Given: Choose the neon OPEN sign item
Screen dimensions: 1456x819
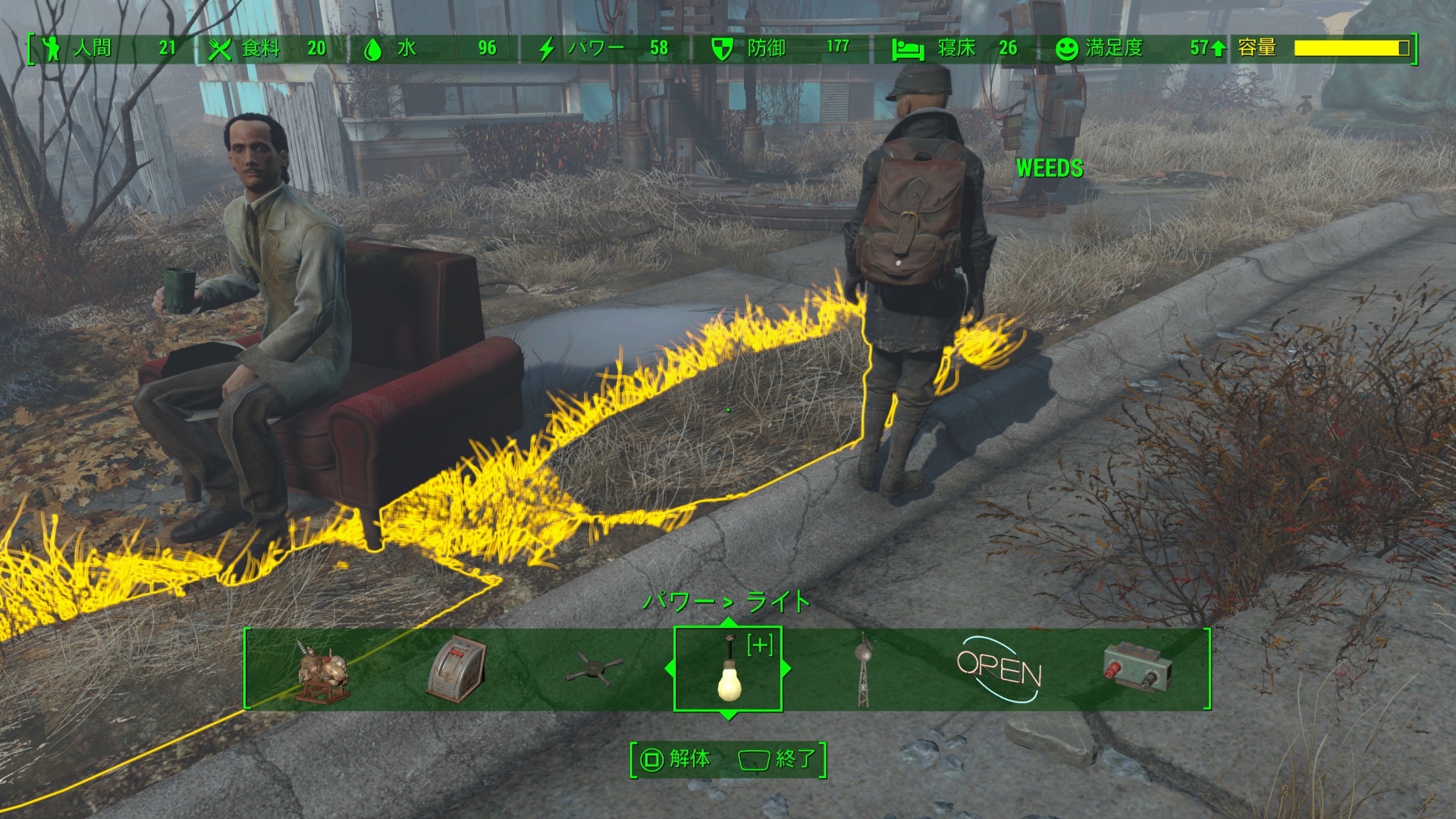Looking at the screenshot, I should pos(999,670).
